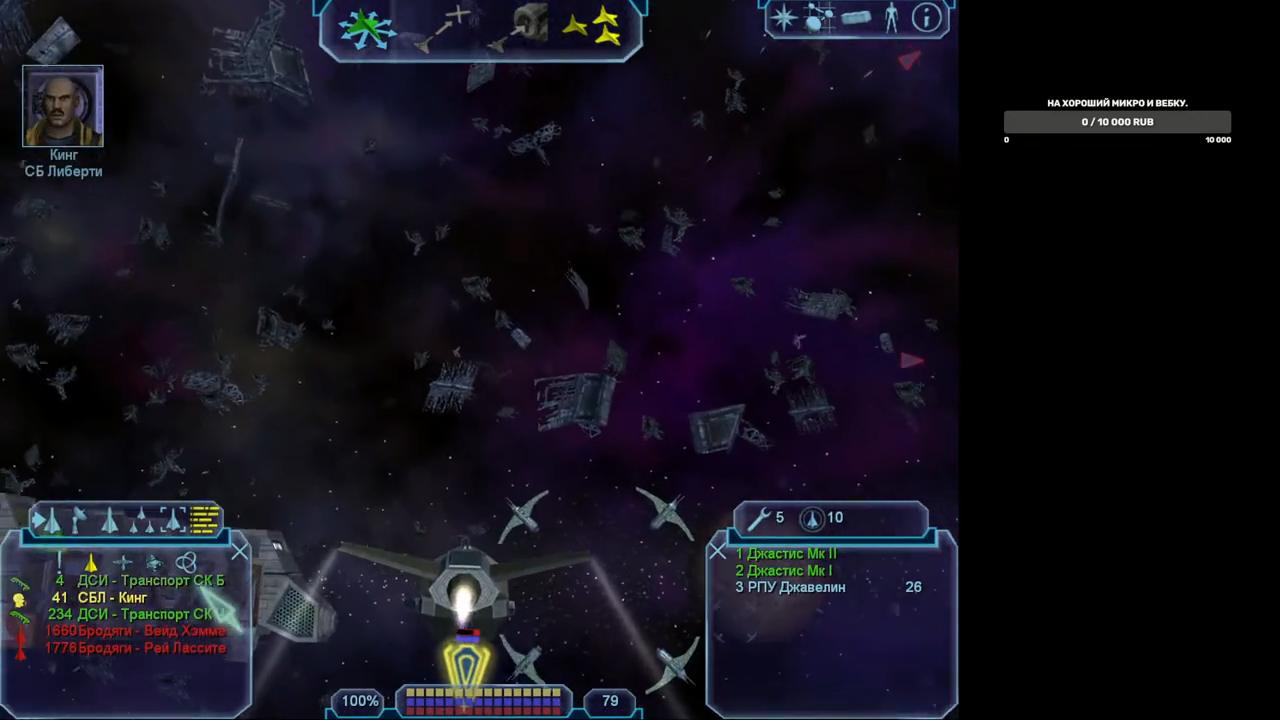Filter contacts by yellow ship icon
This screenshot has height=720, width=1280.
(x=91, y=563)
